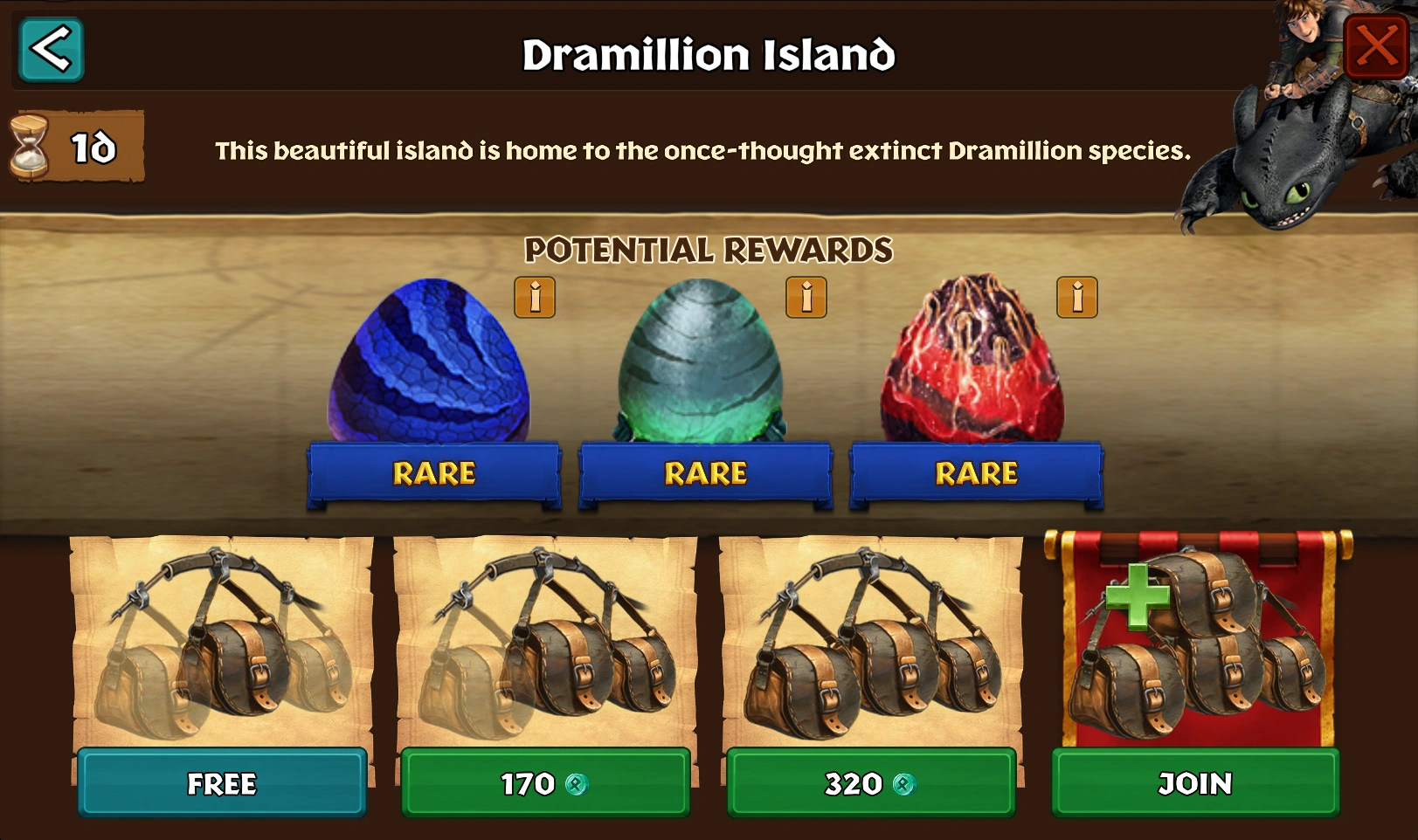The image size is (1418, 840).
Task: Tap the info icon above the red egg
Action: coord(1076,298)
